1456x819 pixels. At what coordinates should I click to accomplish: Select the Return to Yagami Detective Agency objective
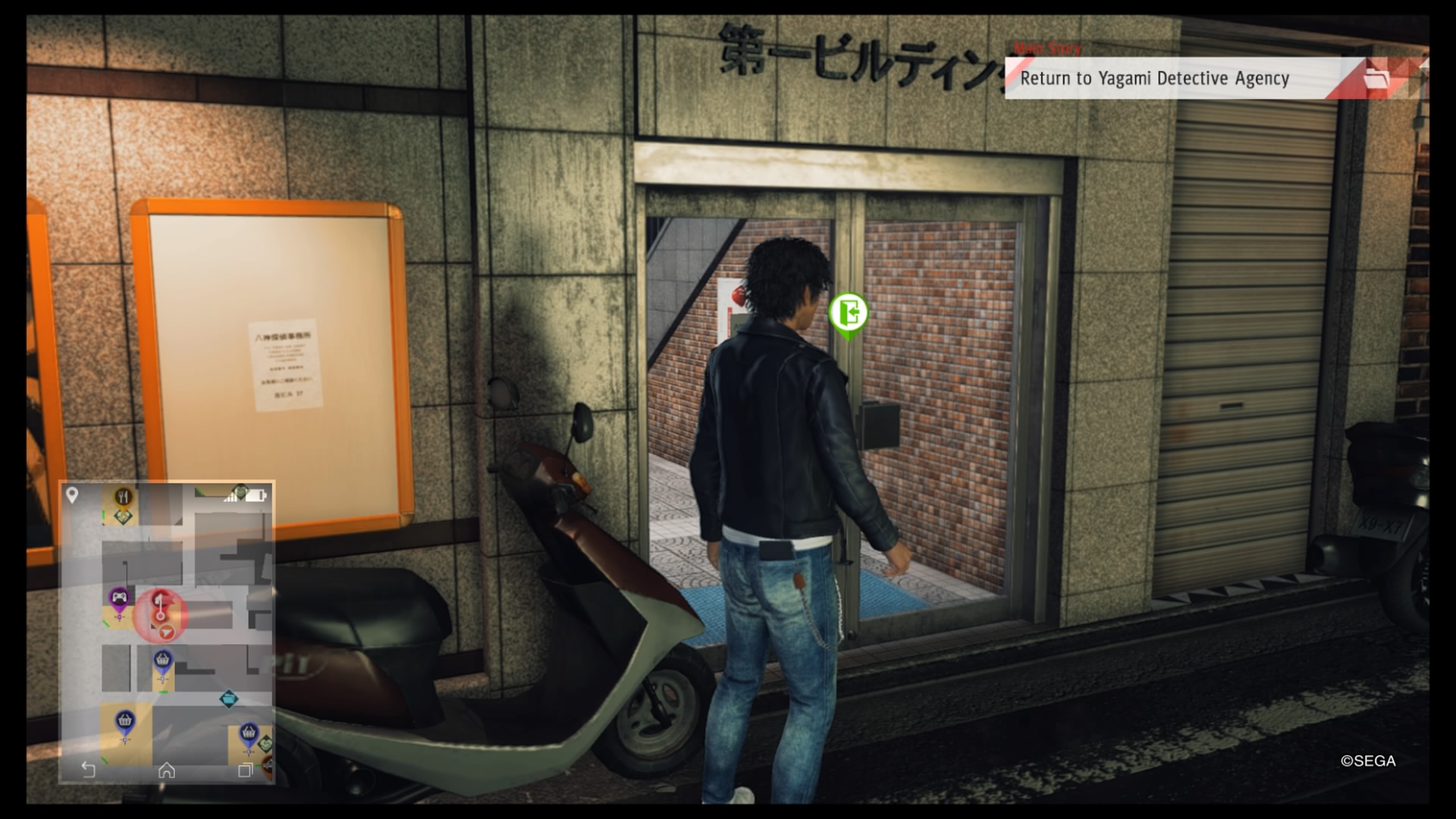click(1155, 78)
